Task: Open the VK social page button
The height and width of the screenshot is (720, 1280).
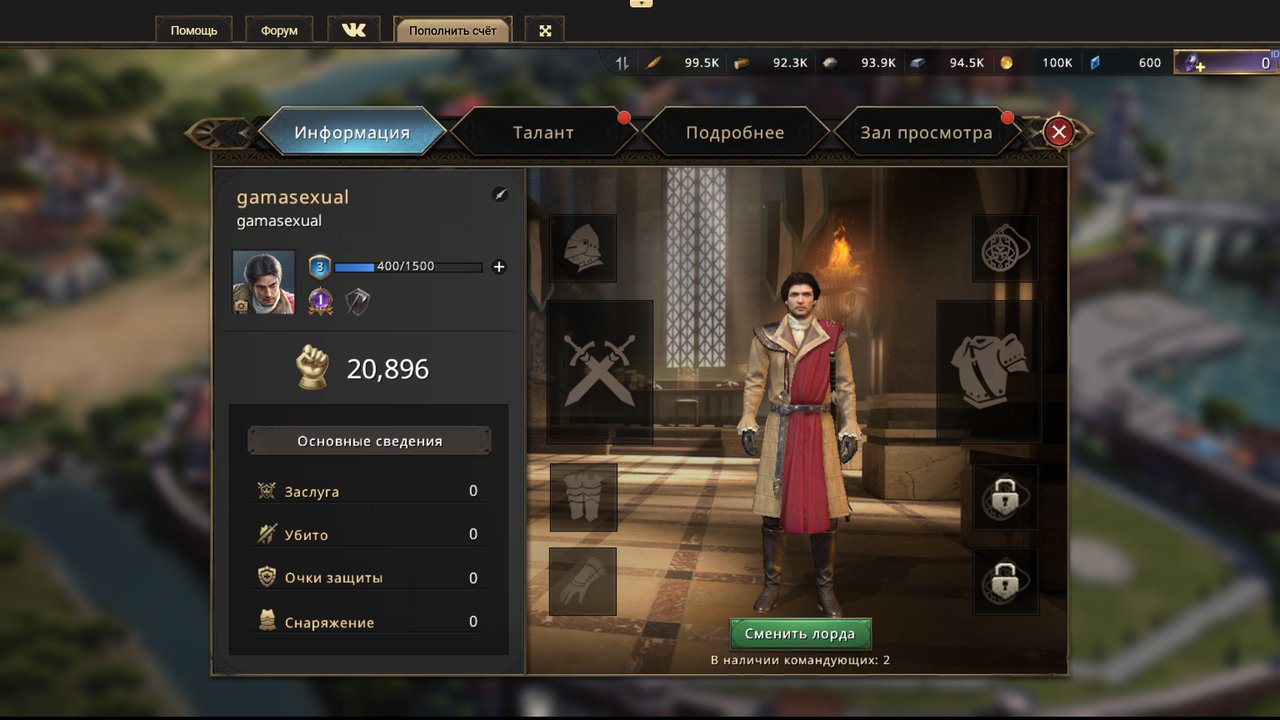Action: [354, 30]
